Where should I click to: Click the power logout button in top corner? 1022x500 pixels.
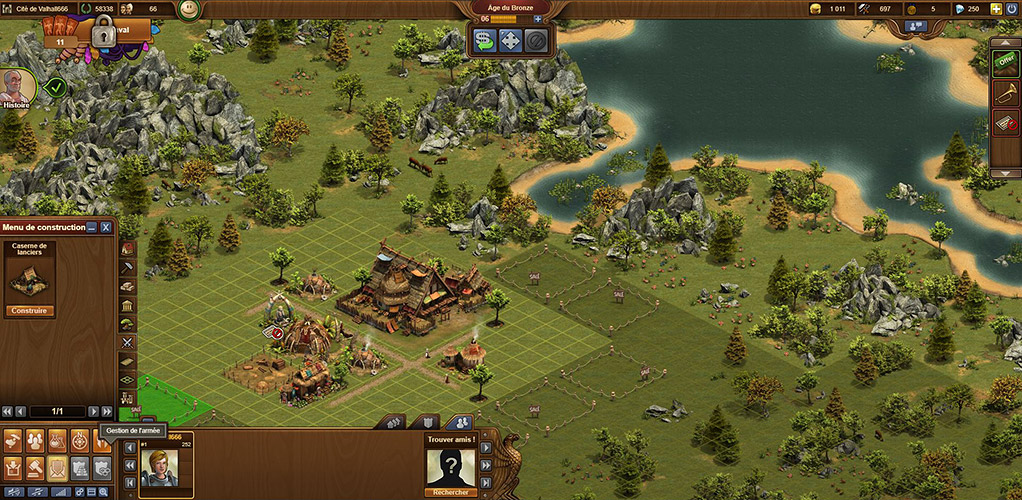[x=1012, y=9]
